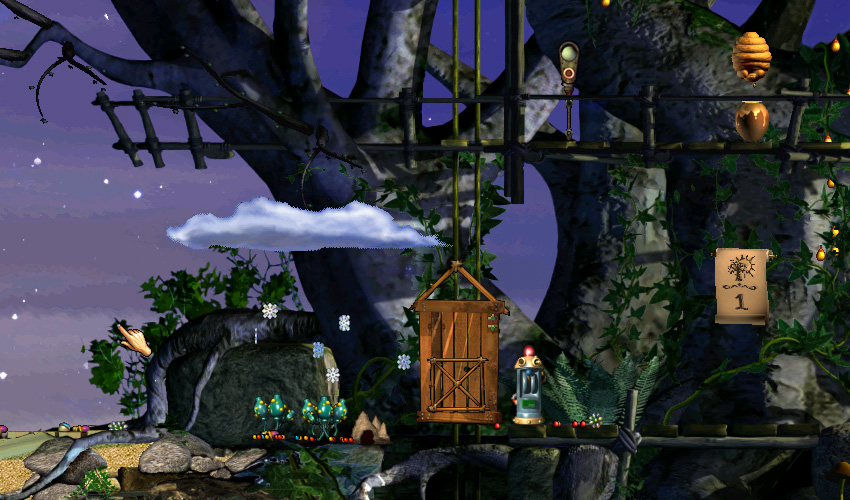Open the tree scroll marked 1
The image size is (850, 500).
tap(741, 285)
